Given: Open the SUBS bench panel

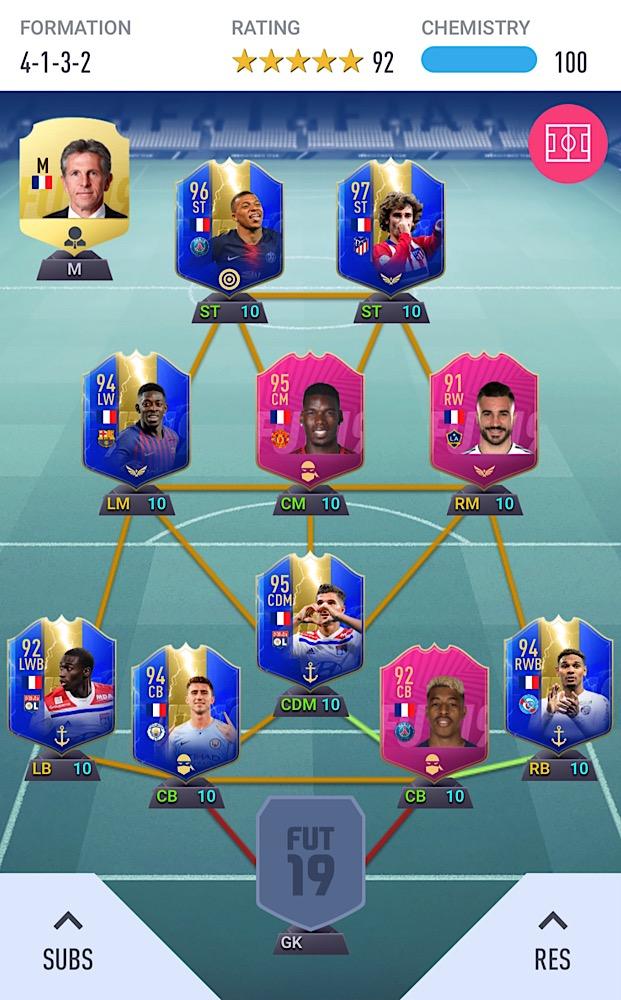Looking at the screenshot, I should click(68, 940).
